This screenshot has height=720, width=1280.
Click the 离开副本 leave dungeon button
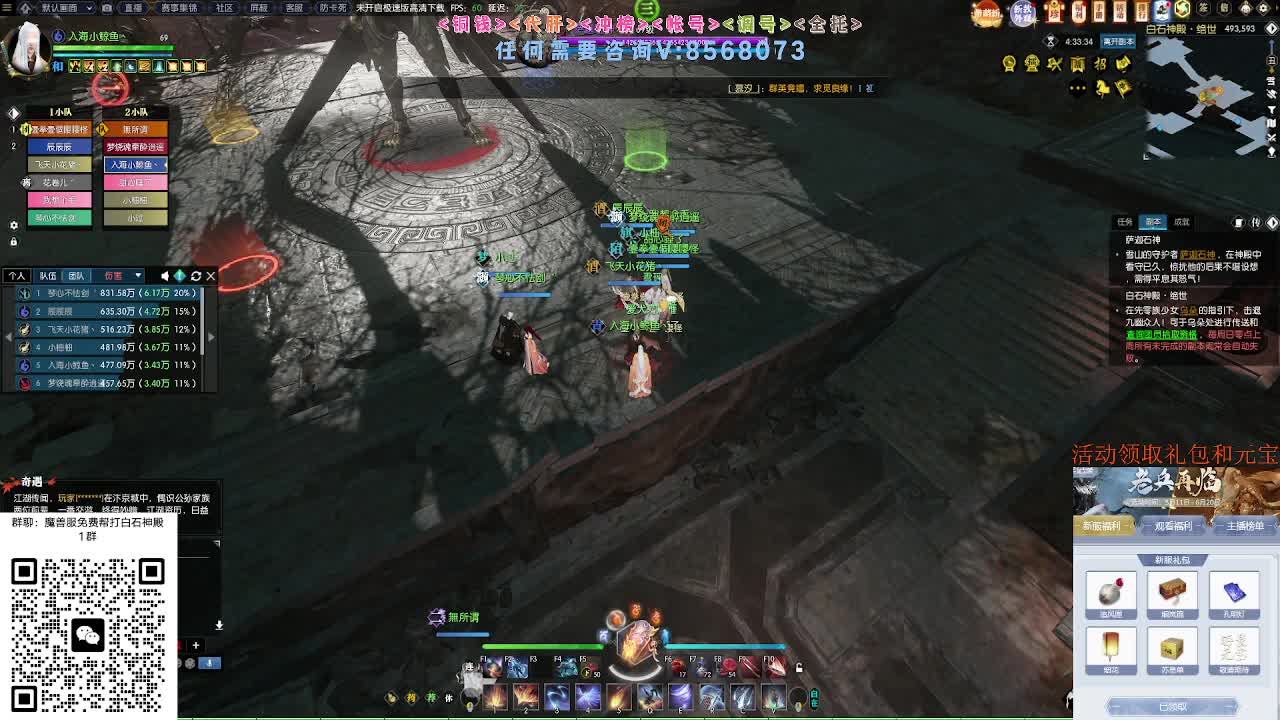(x=1119, y=42)
